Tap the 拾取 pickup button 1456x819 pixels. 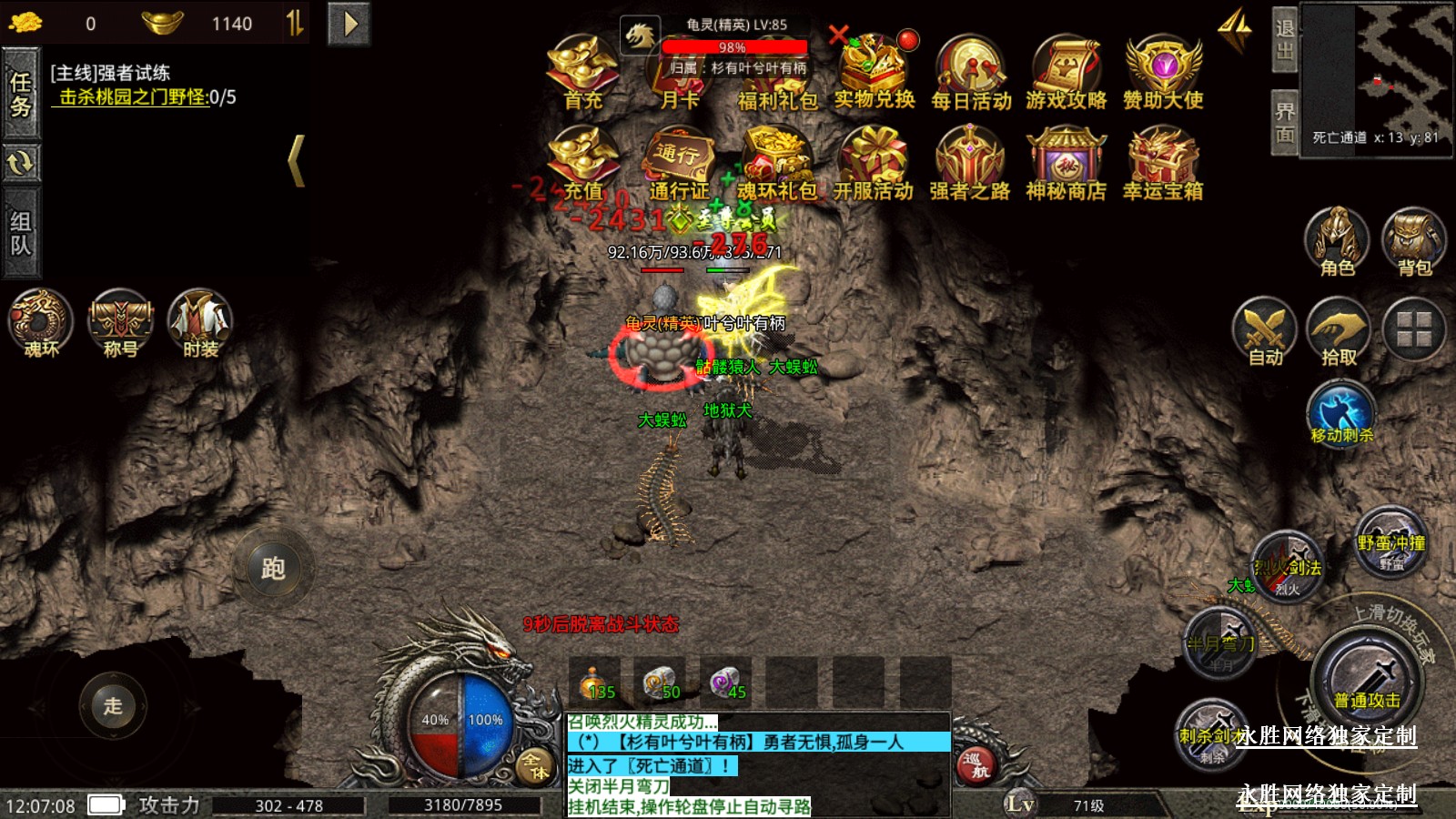1339,332
